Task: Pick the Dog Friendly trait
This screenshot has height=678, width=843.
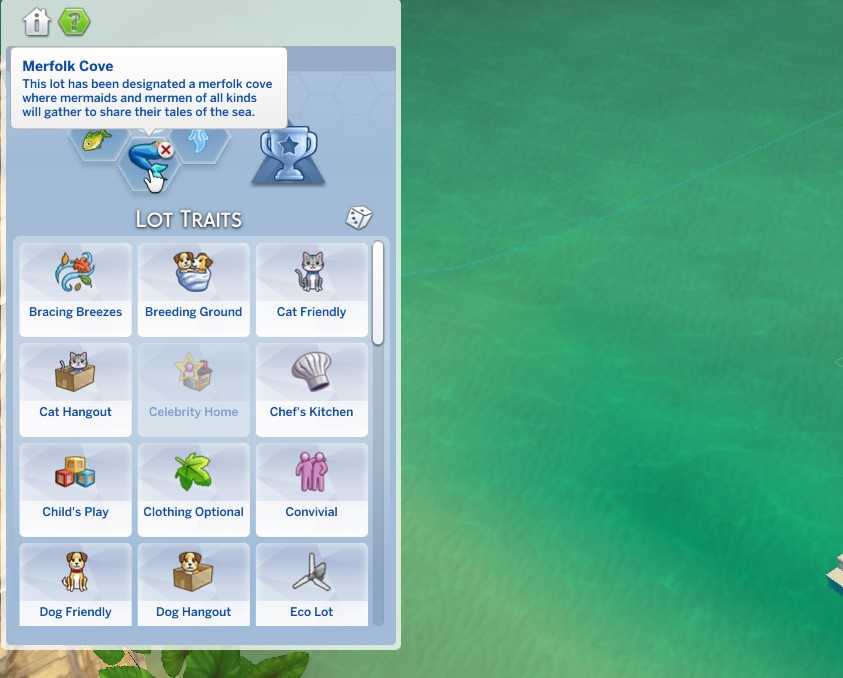Action: [x=76, y=585]
